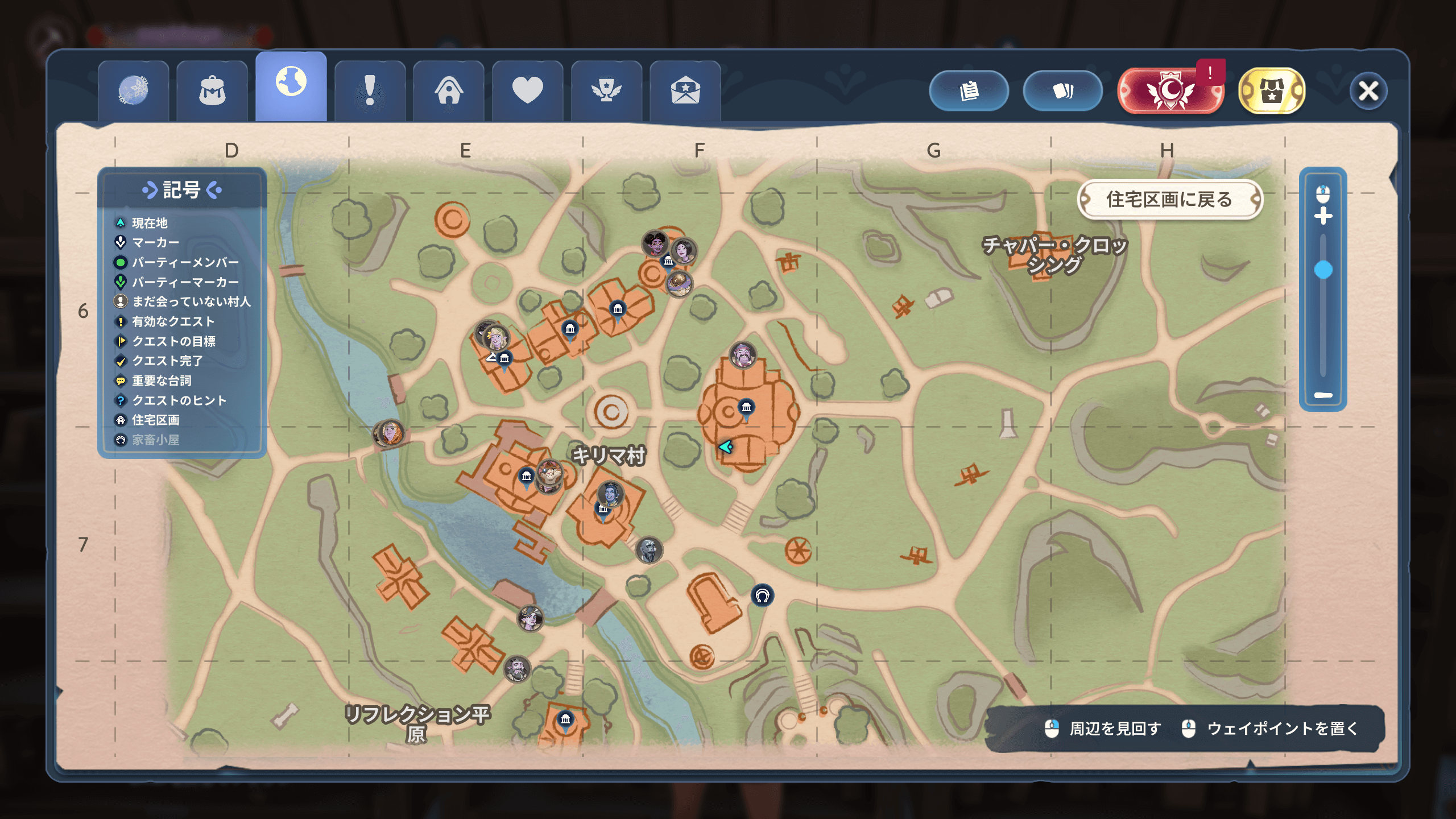Toggle the 家畜小屋 legend entry
The height and width of the screenshot is (819, 1456).
tap(155, 440)
